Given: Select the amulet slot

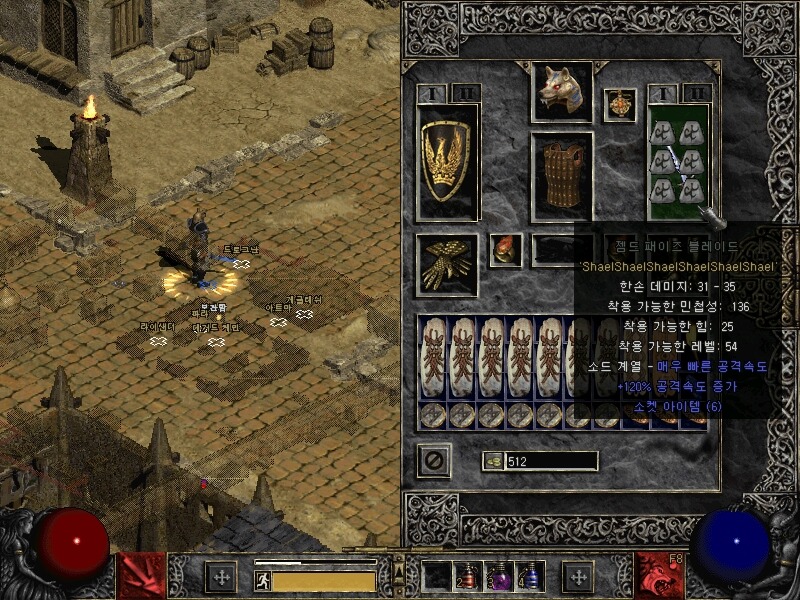Looking at the screenshot, I should [x=619, y=105].
